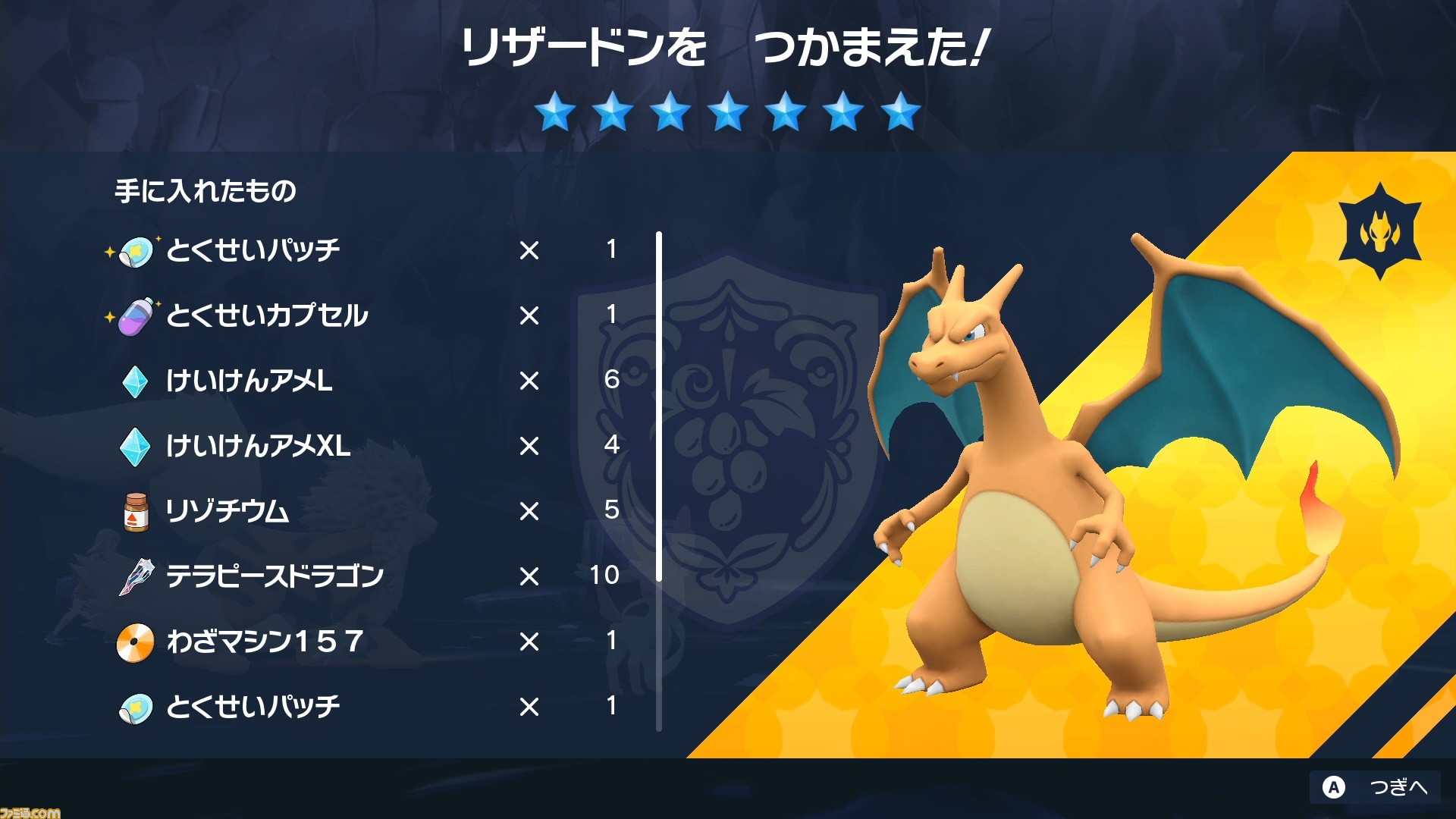Click the けいけんアメL candy icon
The height and width of the screenshot is (819, 1456).
coord(135,381)
